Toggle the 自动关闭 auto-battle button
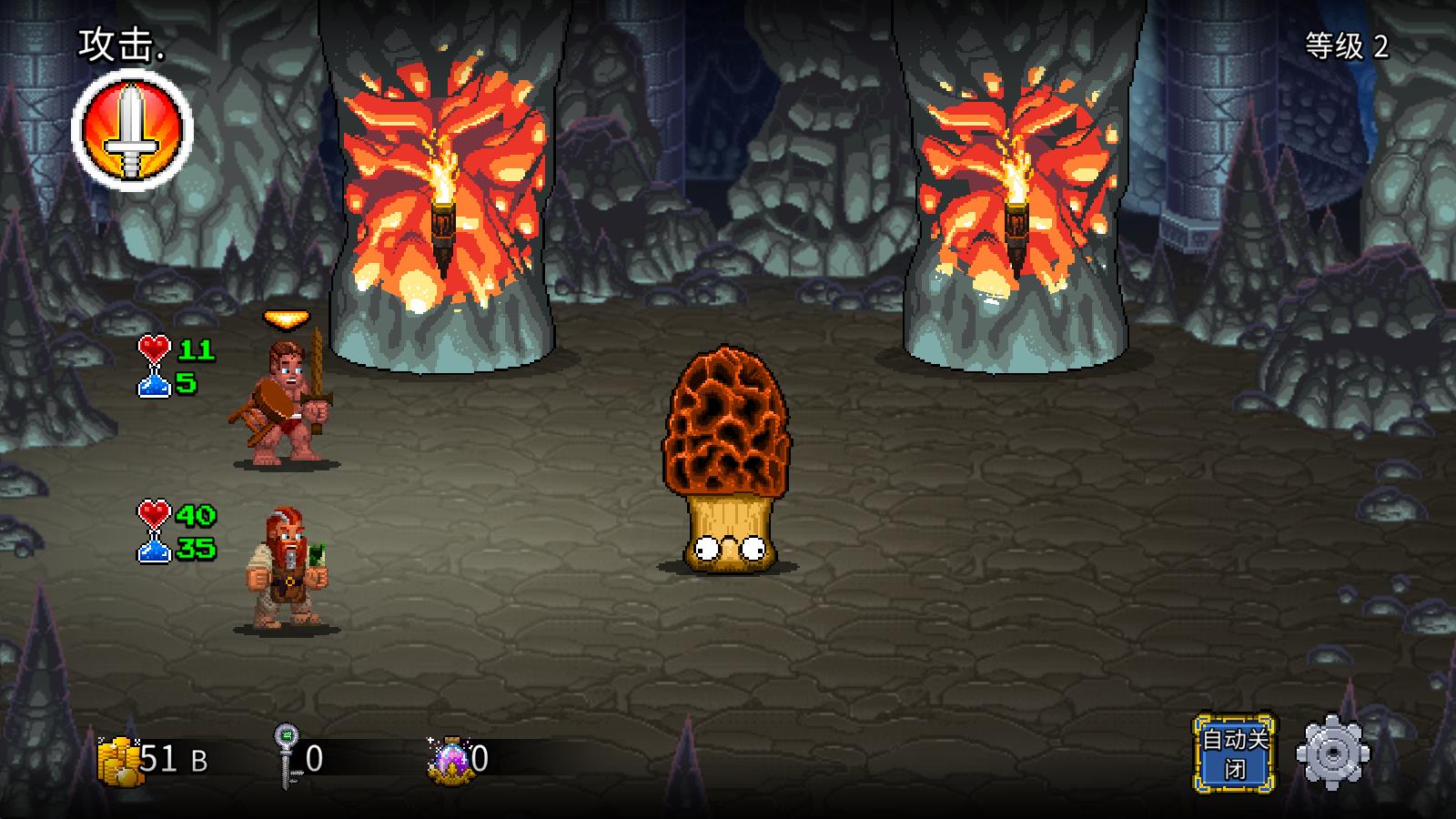 point(1235,753)
